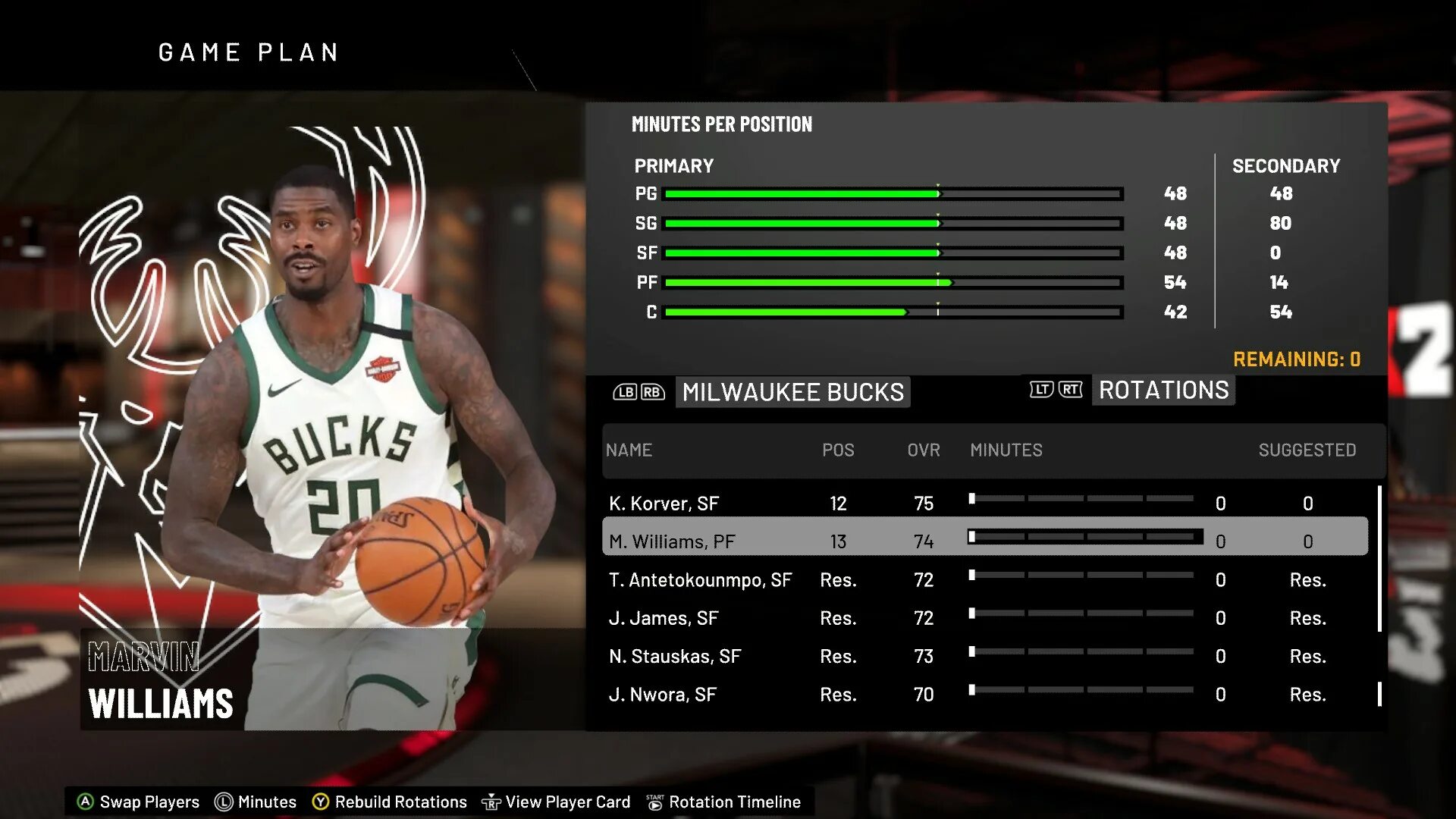Open the Milwaukee Bucks team selector
The height and width of the screenshot is (819, 1456).
coord(792,392)
